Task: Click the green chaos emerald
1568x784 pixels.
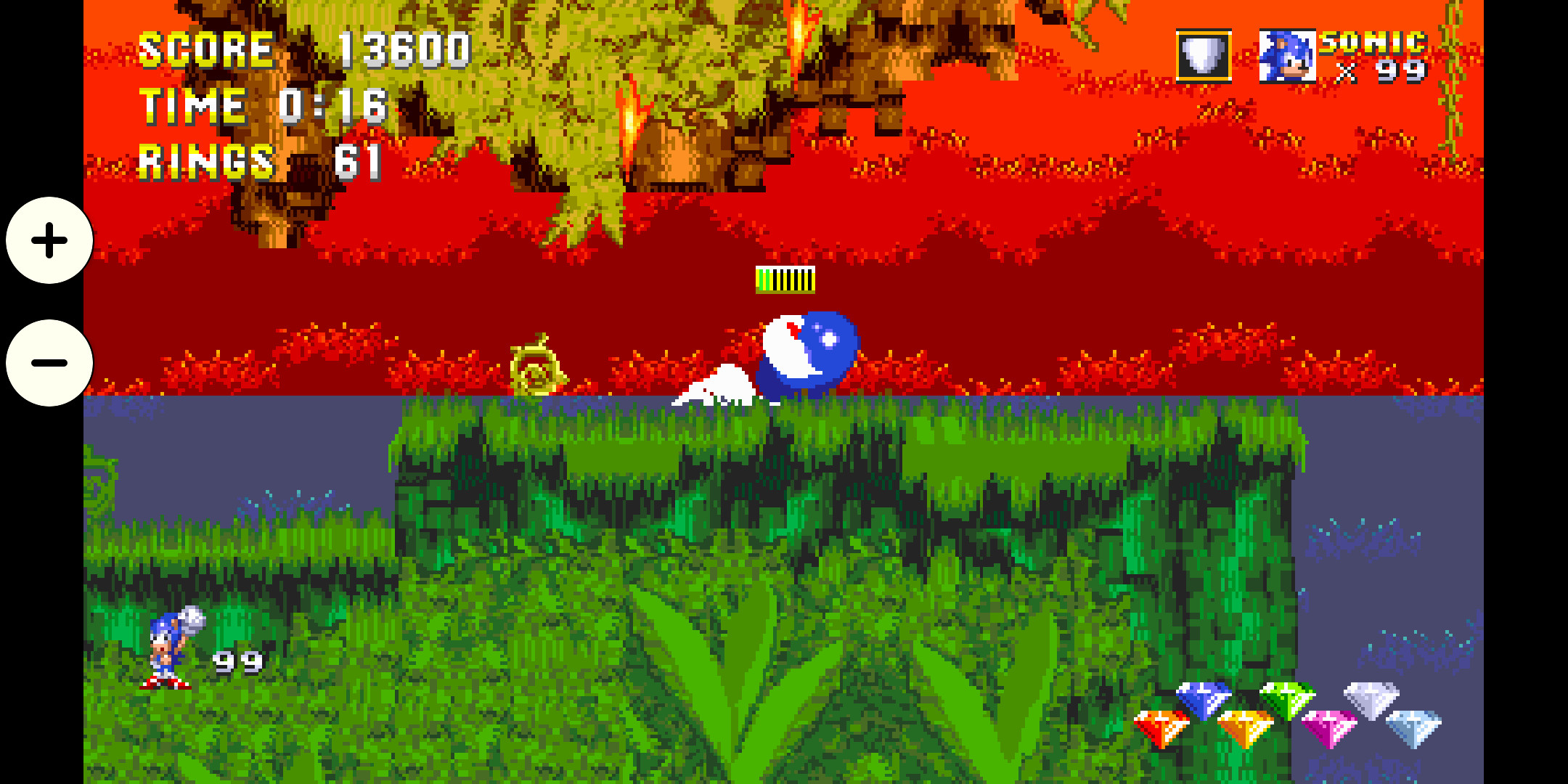Action: click(1288, 699)
